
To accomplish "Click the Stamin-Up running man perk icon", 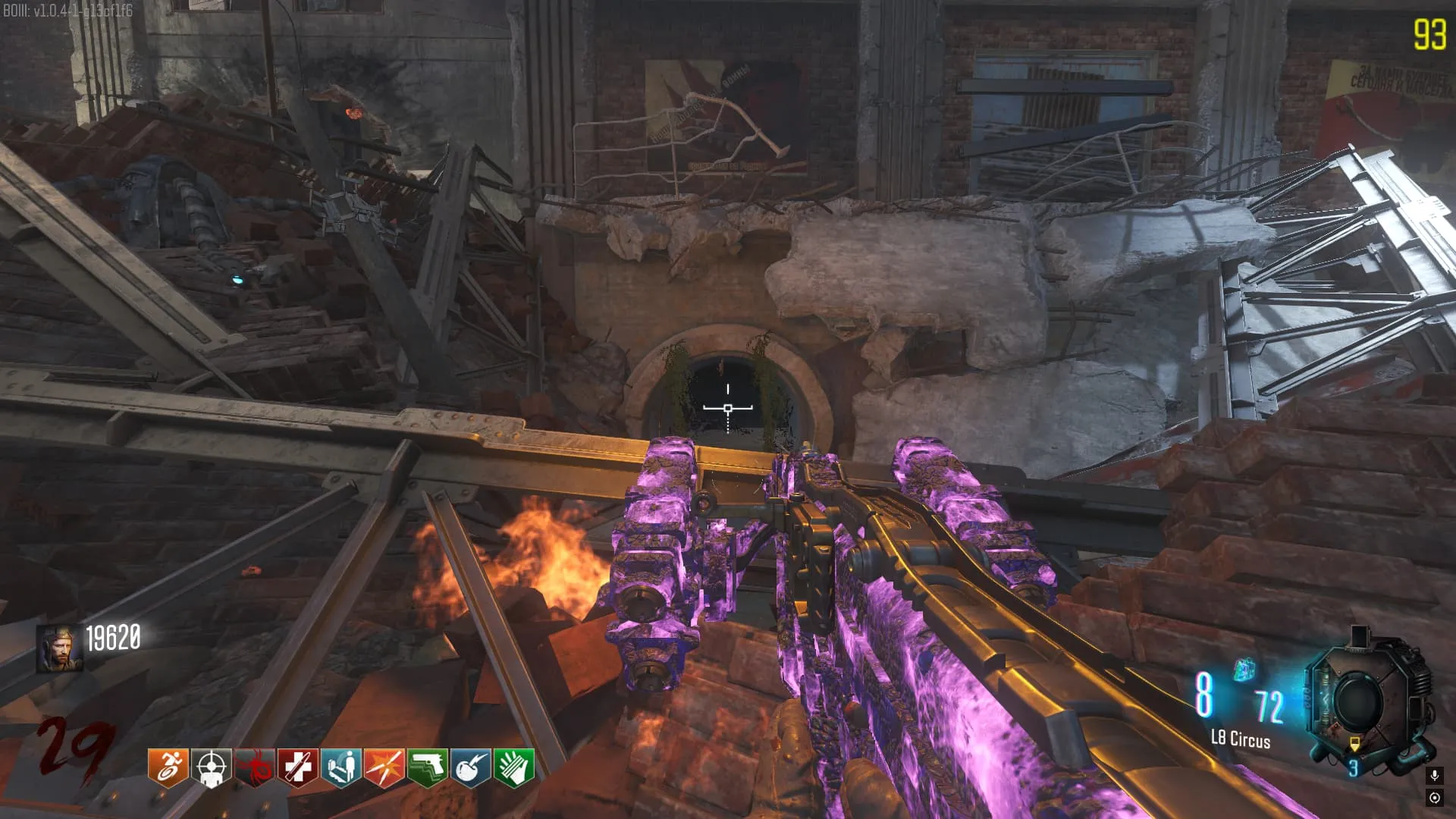I will [x=168, y=767].
